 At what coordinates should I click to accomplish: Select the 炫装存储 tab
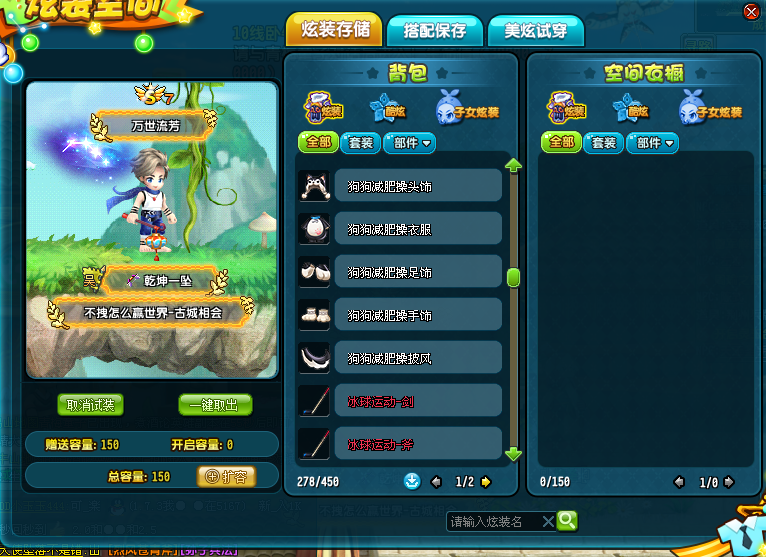click(x=335, y=29)
